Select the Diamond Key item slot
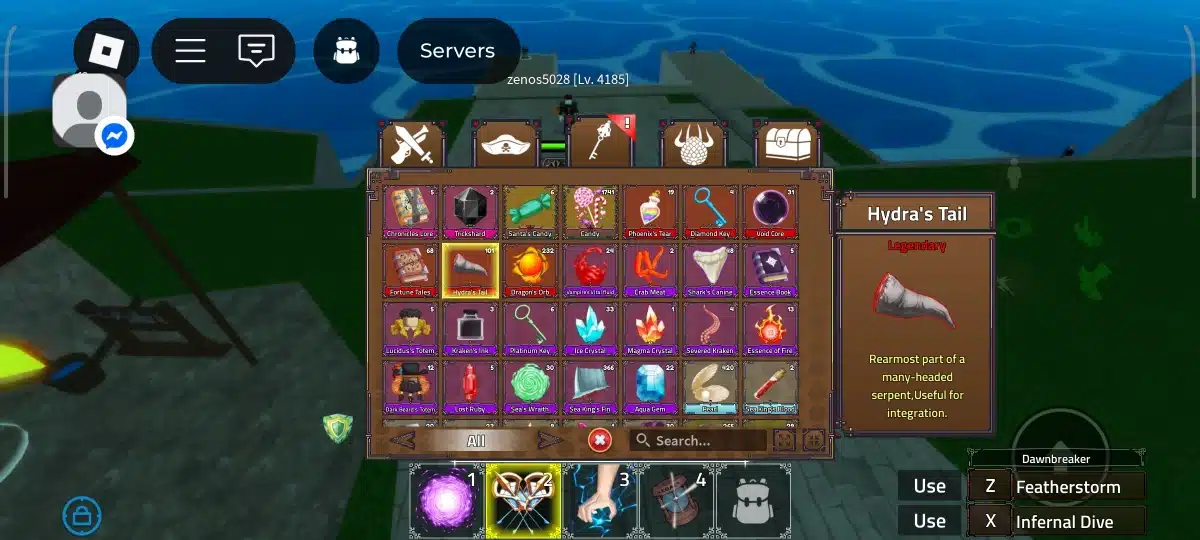This screenshot has height=540, width=1200. click(x=710, y=211)
